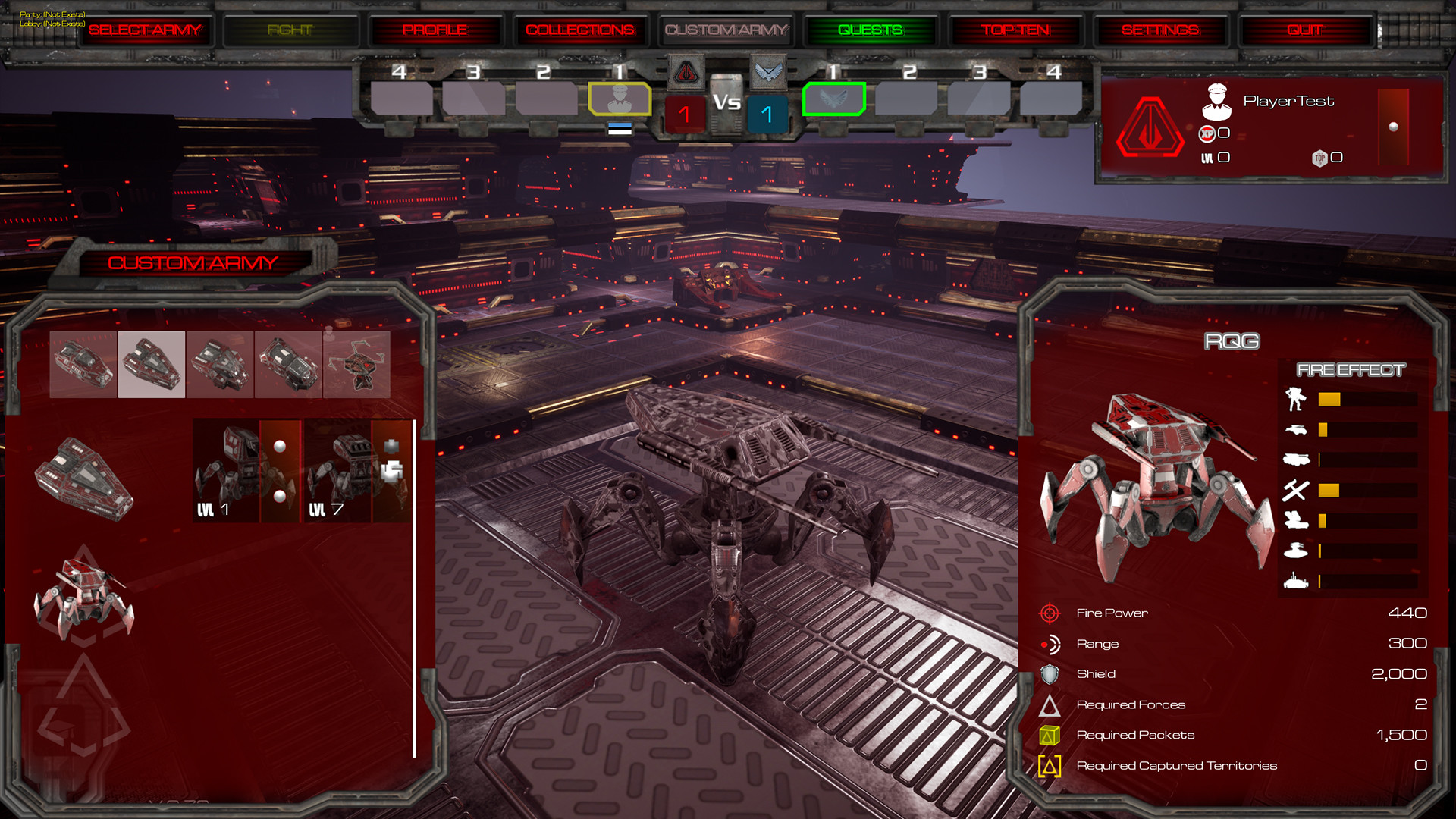The width and height of the screenshot is (1456, 819).
Task: Open the QUESTS menu
Action: point(869,30)
